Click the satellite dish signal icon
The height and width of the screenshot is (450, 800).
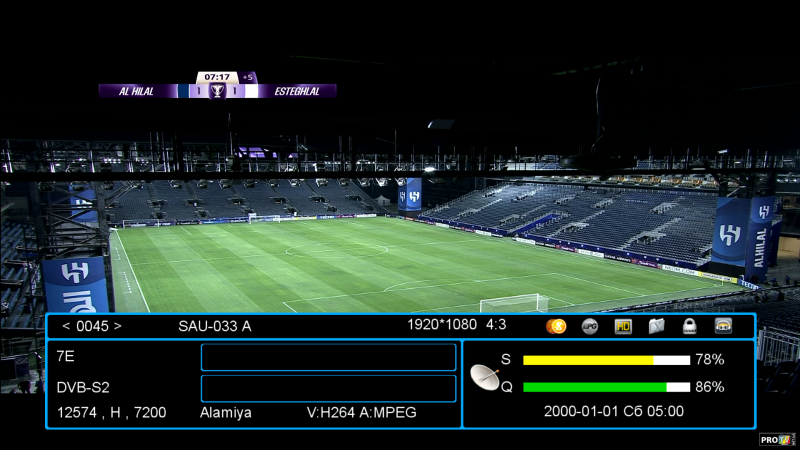click(x=486, y=376)
